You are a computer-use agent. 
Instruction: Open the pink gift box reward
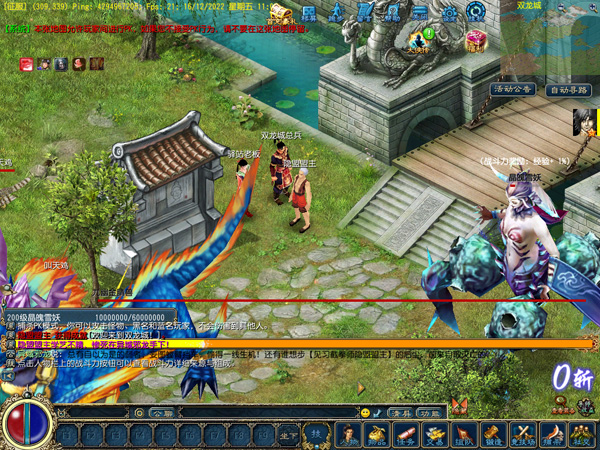[x=476, y=38]
